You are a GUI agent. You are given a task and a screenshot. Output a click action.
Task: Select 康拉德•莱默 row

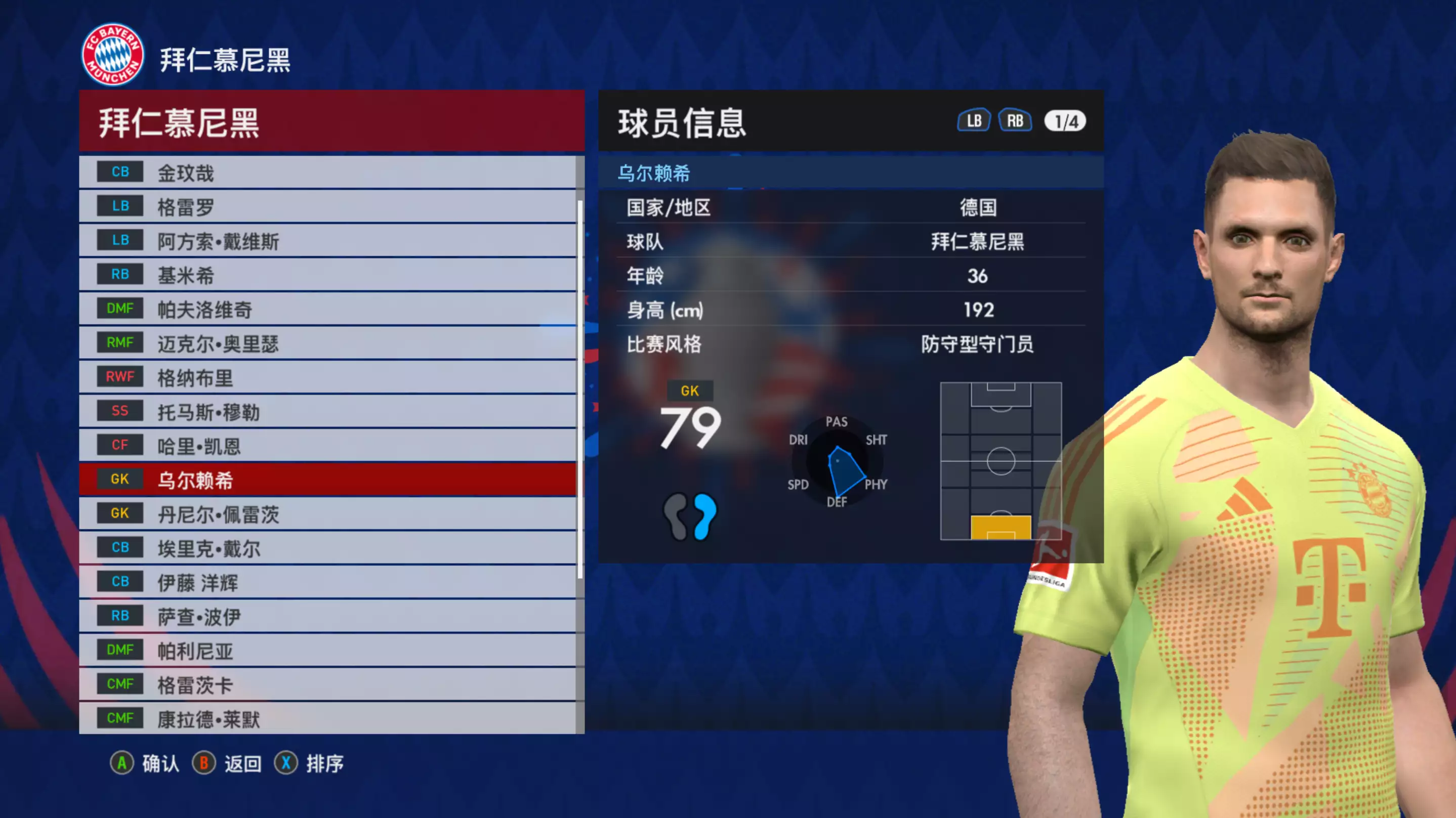tap(328, 718)
